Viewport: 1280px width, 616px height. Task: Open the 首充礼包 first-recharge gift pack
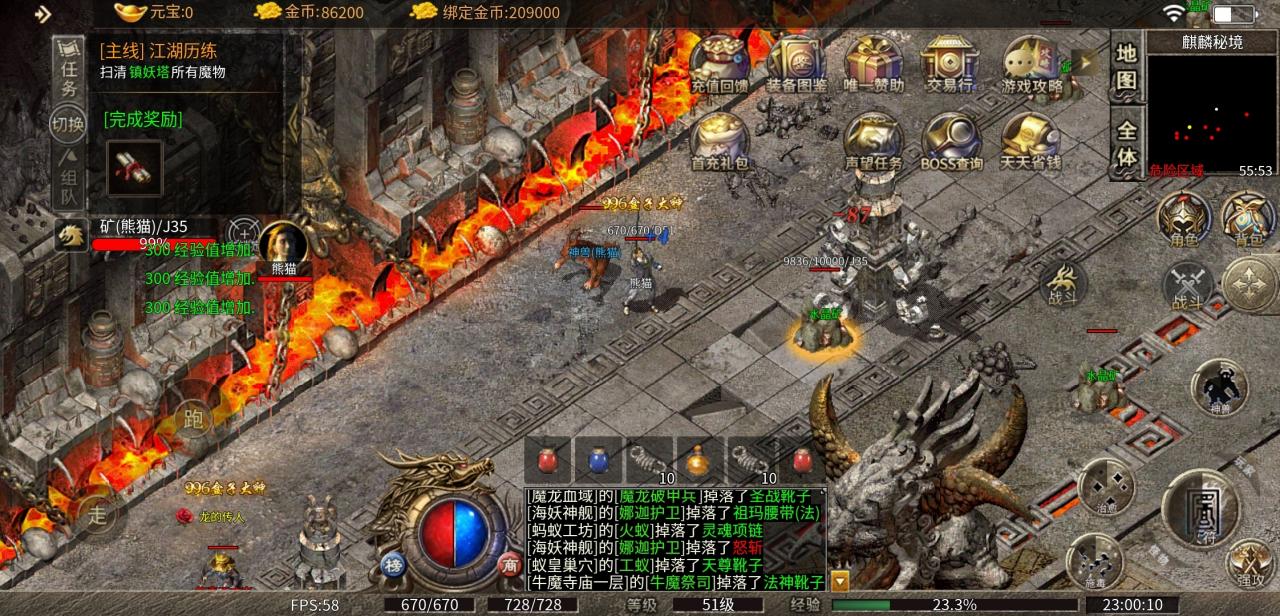tap(720, 140)
